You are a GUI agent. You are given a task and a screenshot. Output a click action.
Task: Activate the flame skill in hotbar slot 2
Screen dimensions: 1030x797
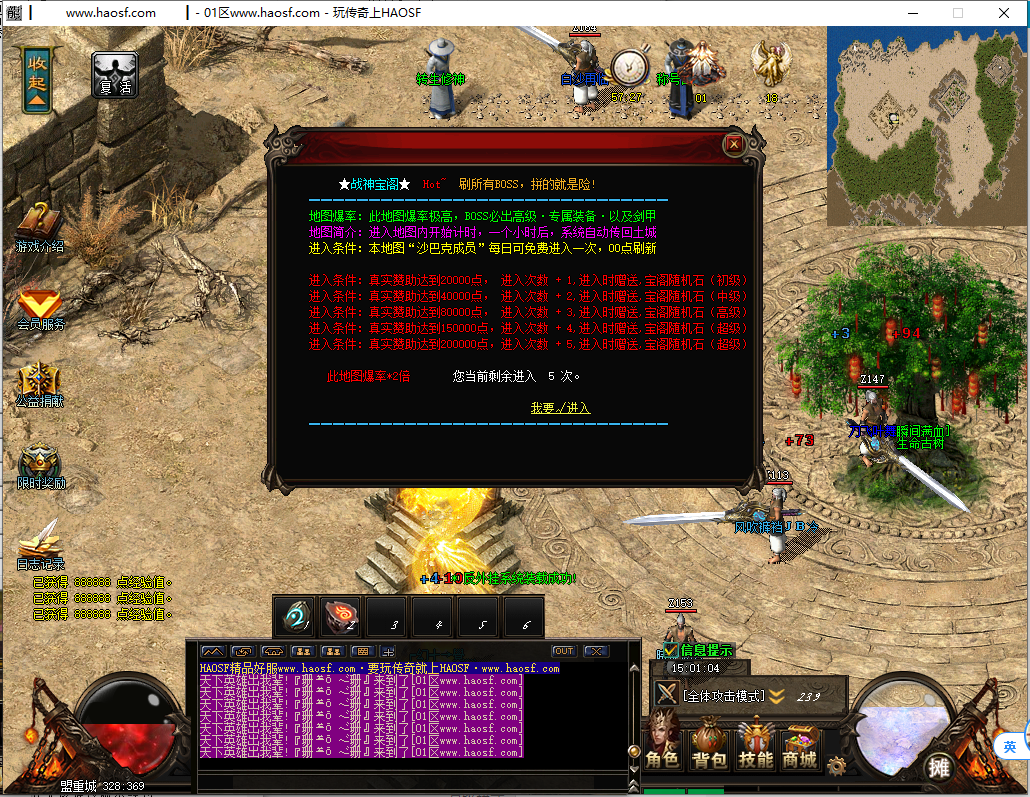point(340,617)
